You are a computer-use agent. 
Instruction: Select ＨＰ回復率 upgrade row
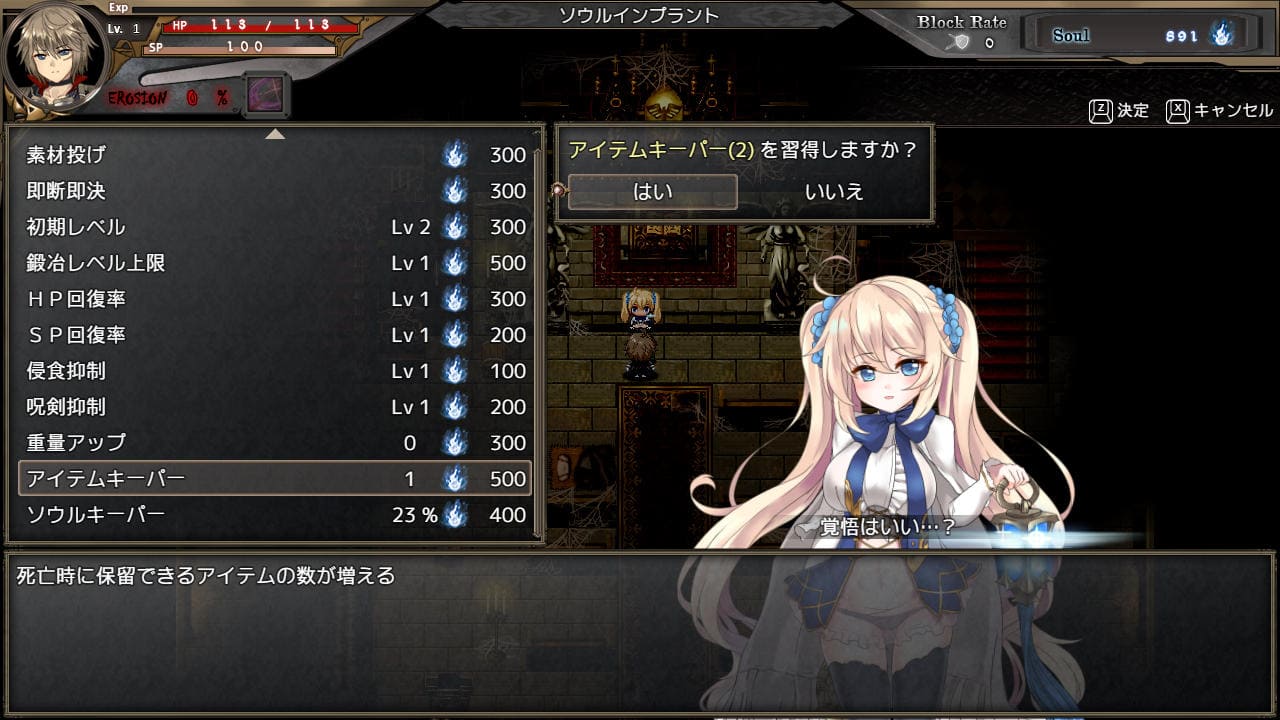point(275,299)
